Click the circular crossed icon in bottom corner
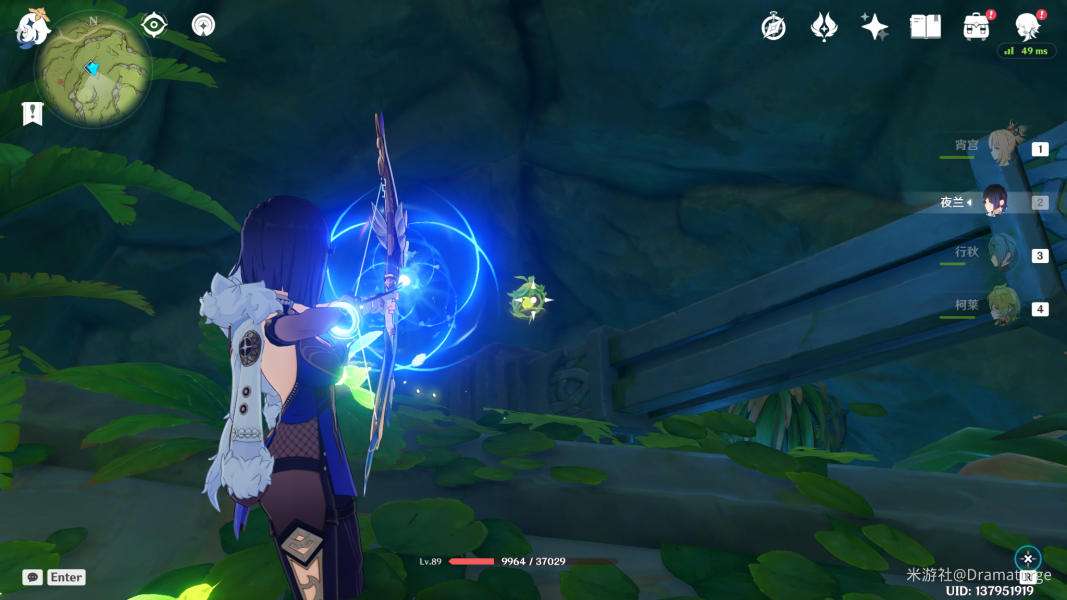 [1027, 559]
